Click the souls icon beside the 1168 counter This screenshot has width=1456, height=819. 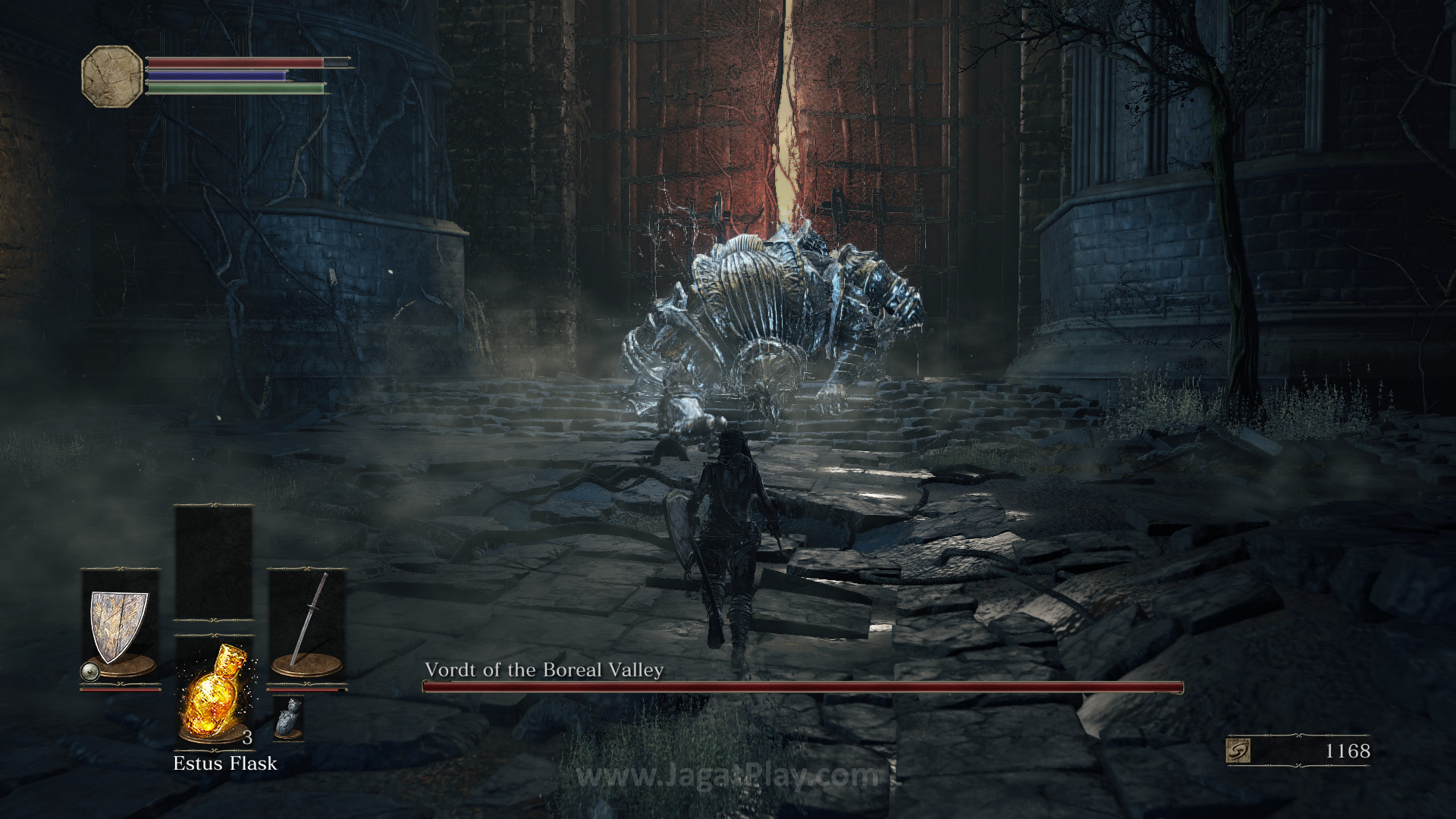pos(1238,751)
